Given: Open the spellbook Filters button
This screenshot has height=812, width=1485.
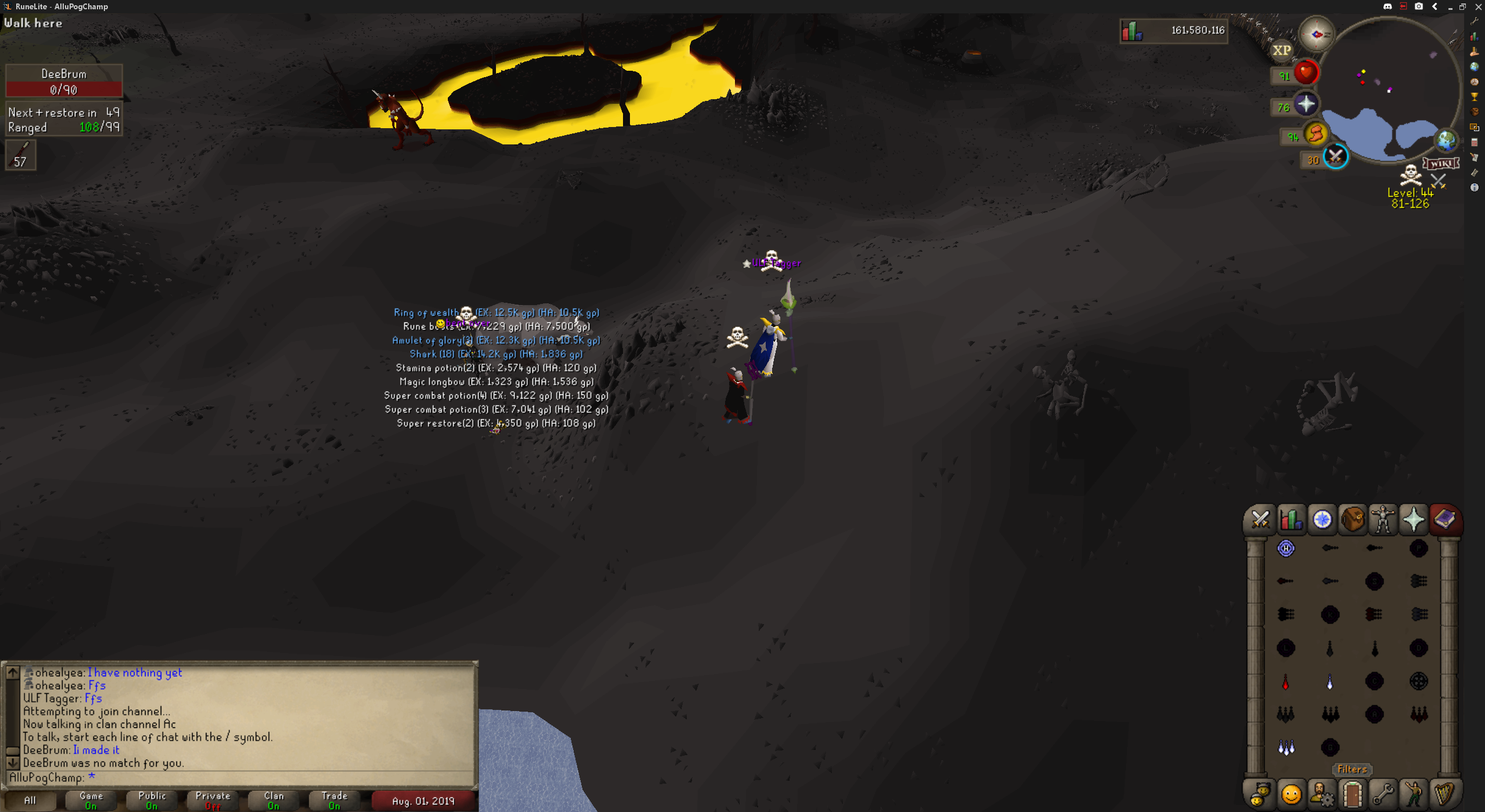Looking at the screenshot, I should pyautogui.click(x=1352, y=770).
